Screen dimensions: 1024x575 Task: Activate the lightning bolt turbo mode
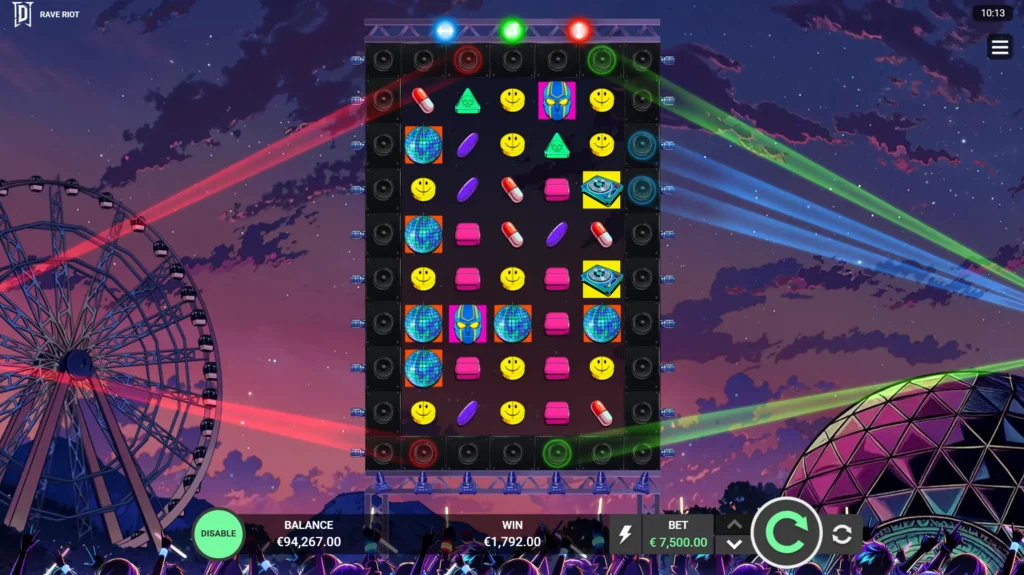tap(626, 534)
